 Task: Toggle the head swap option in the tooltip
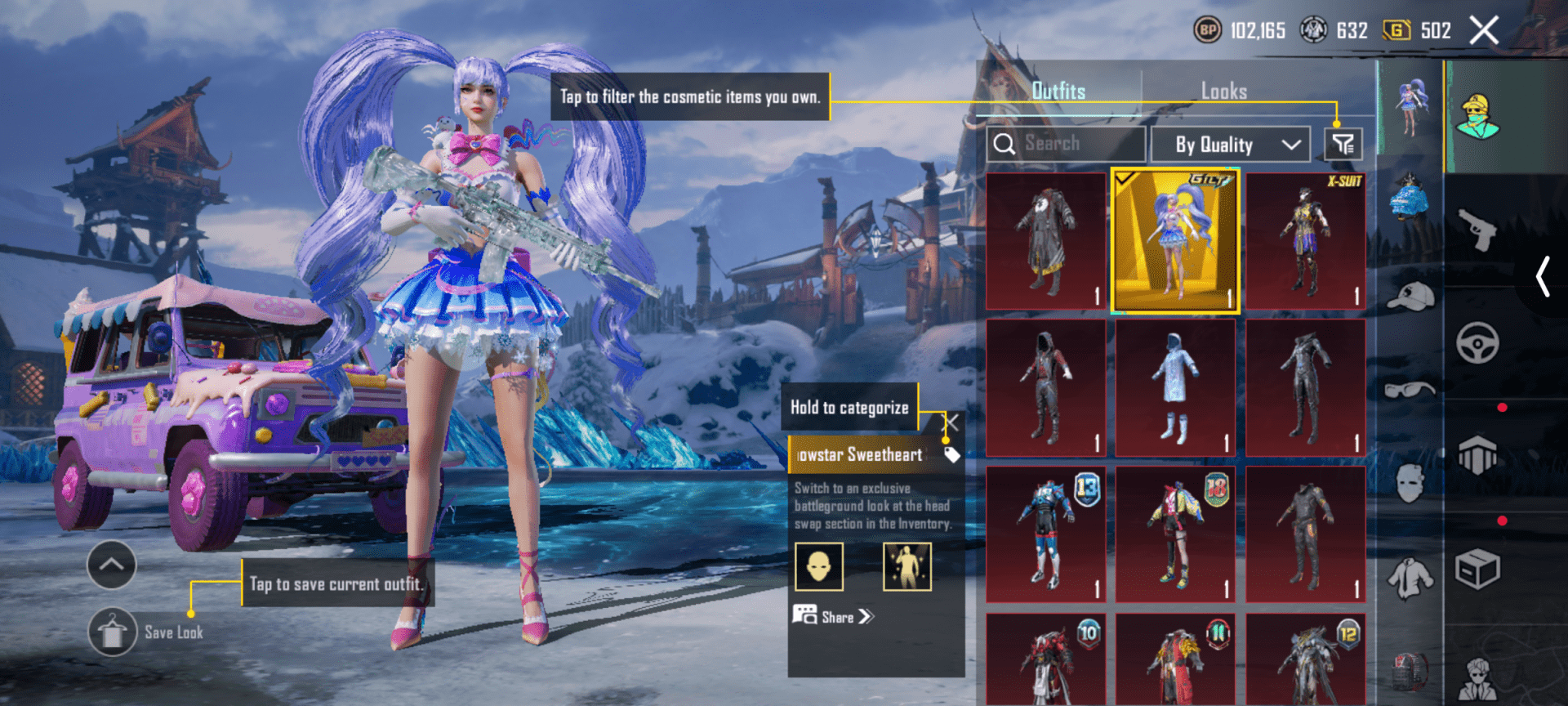pos(819,565)
